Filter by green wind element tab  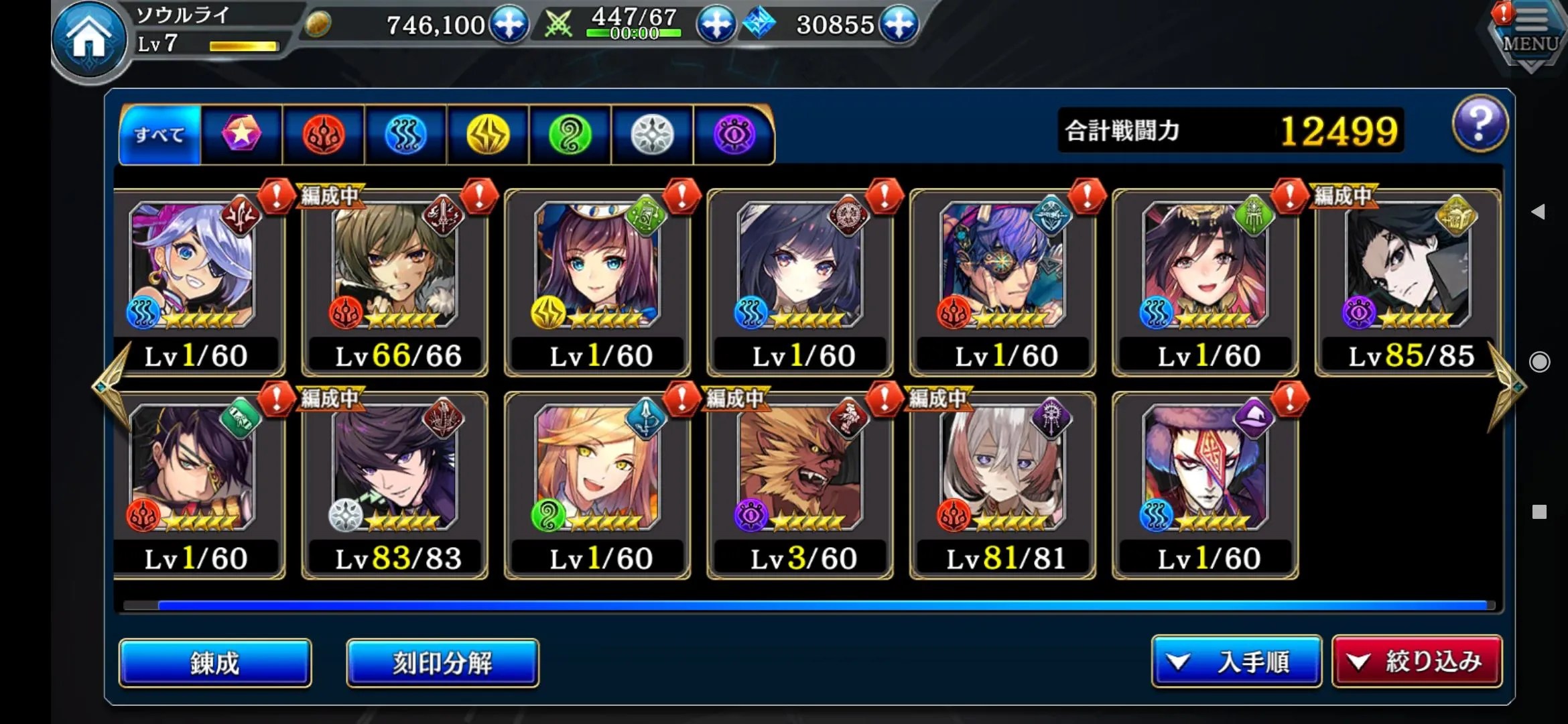pos(570,135)
